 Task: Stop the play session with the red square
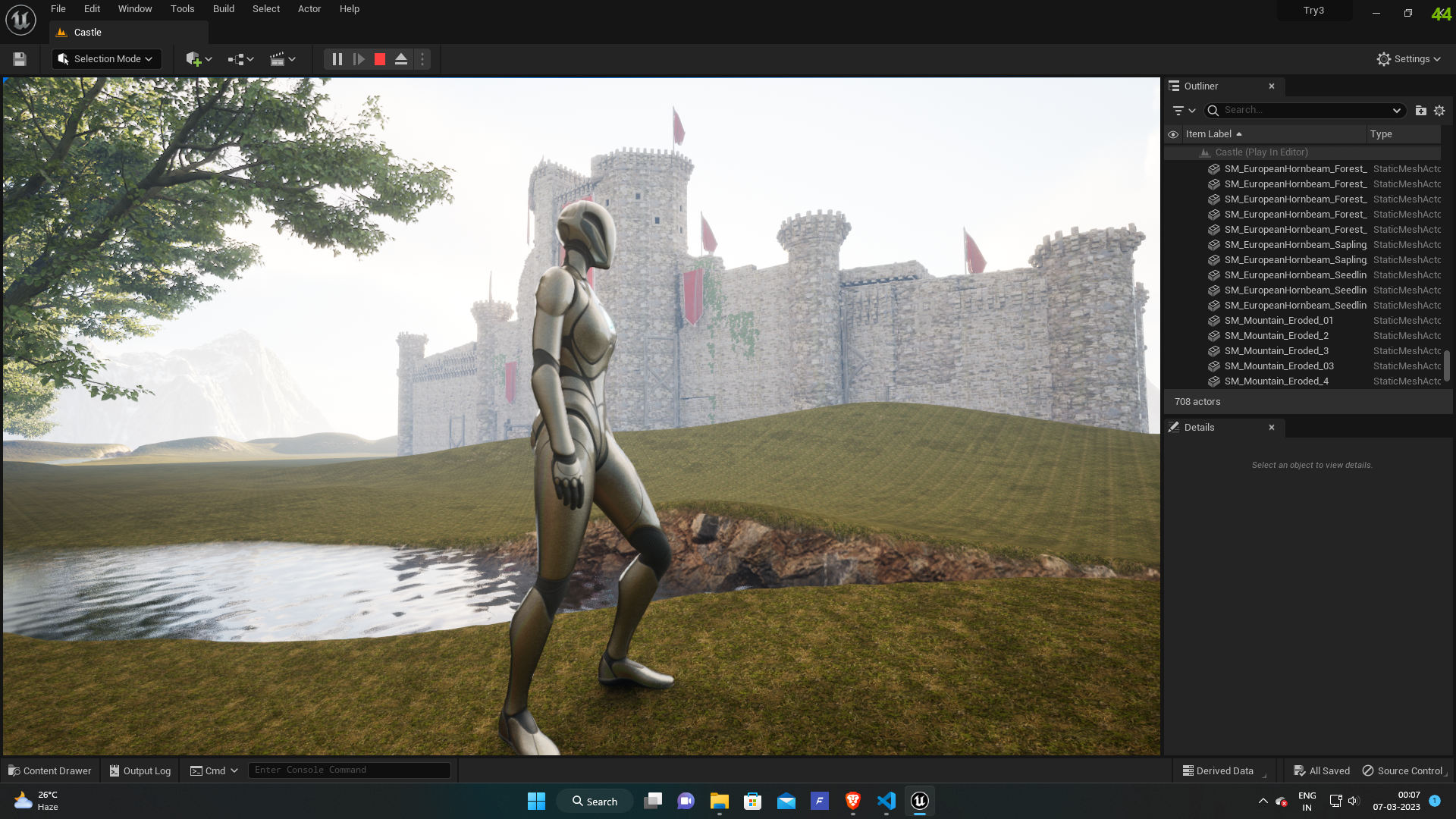[x=380, y=59]
